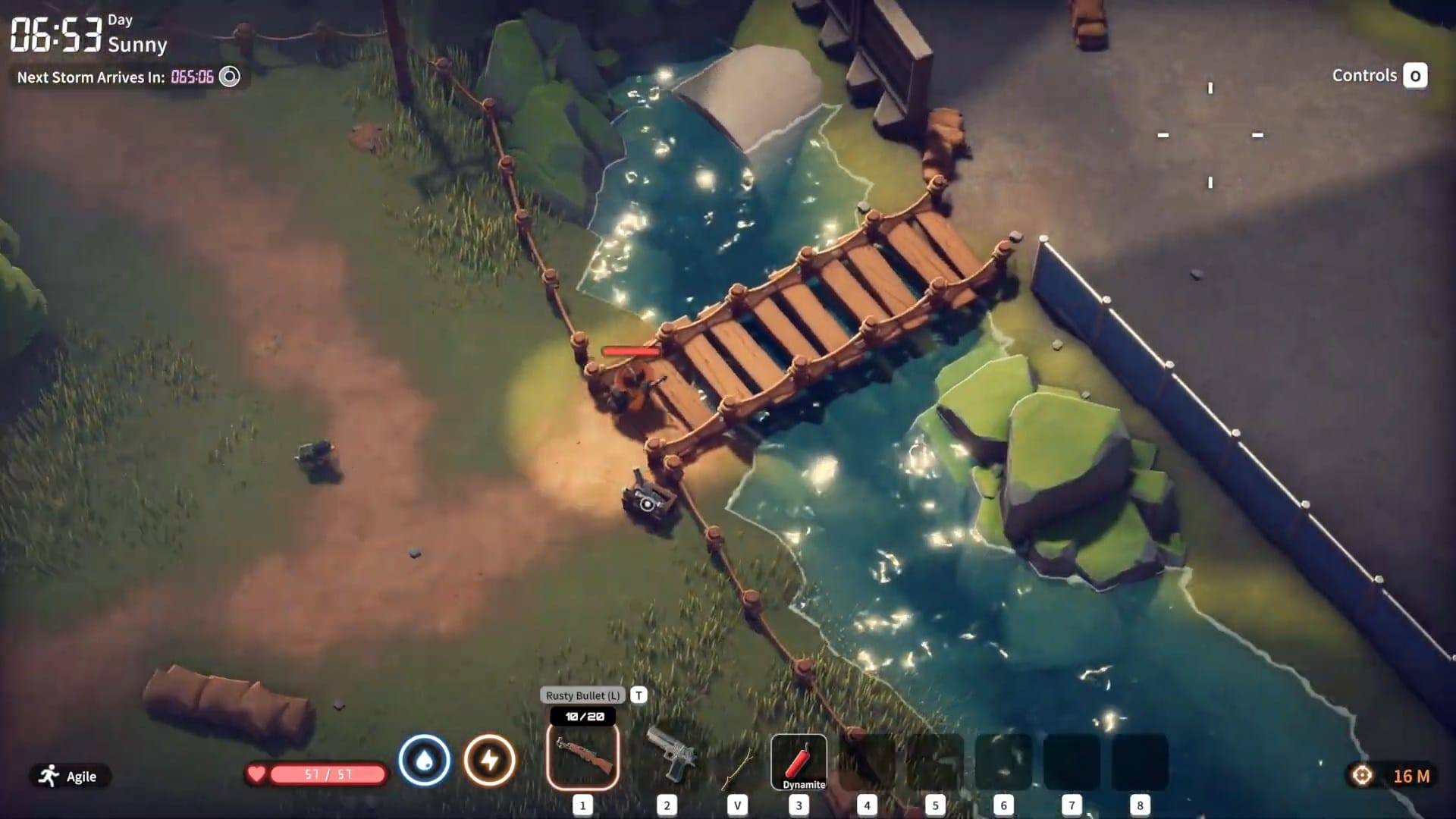Click the Rusty Bullet (L) ammo label
1456x819 pixels.
(582, 694)
